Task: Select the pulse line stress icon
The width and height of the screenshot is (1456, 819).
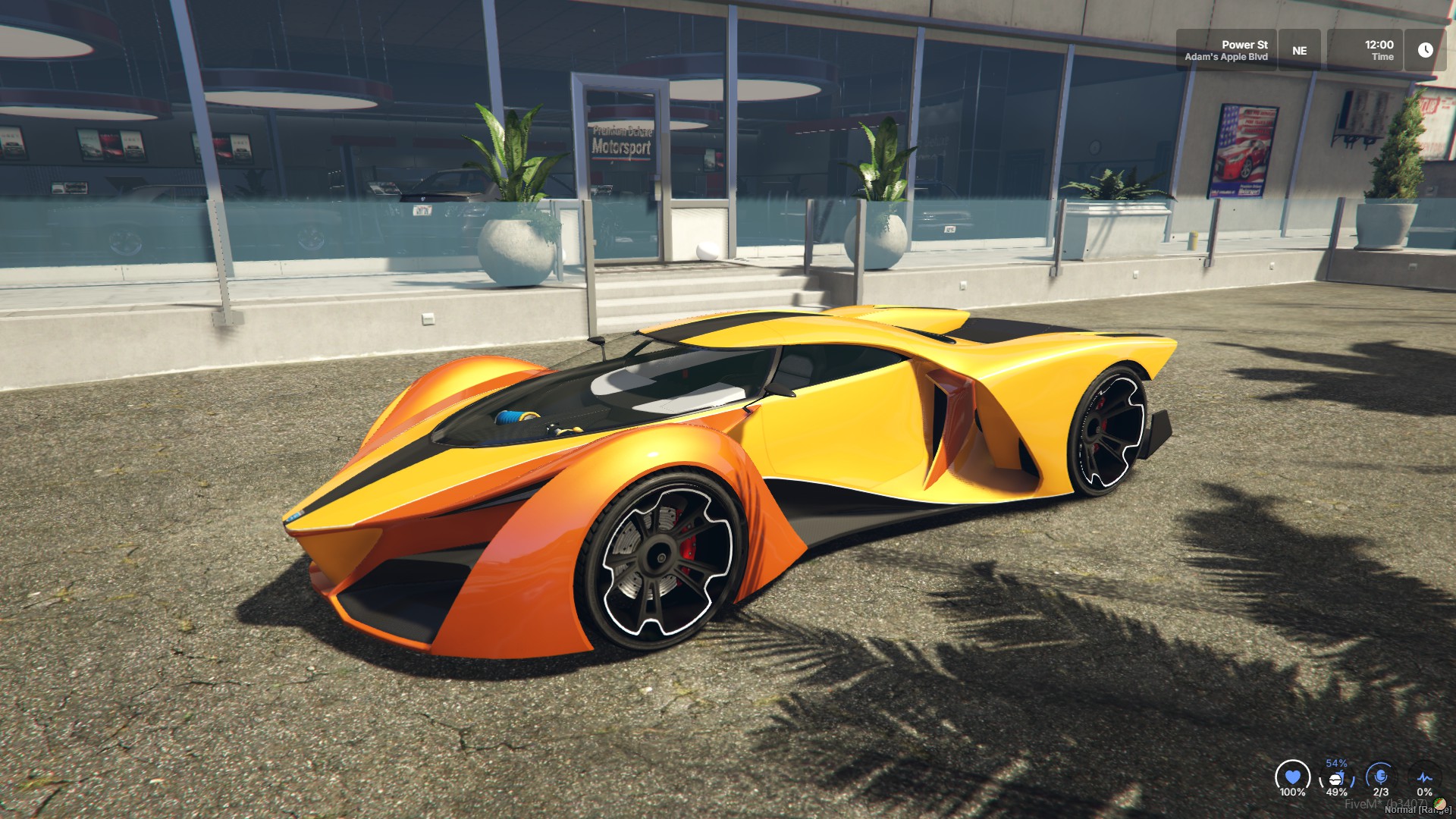Action: point(1424,778)
